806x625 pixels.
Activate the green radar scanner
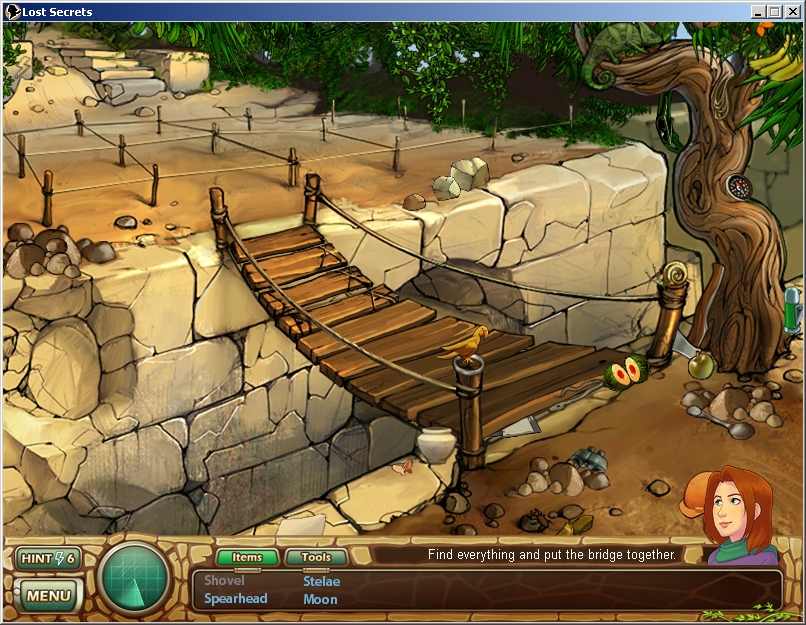tap(134, 579)
